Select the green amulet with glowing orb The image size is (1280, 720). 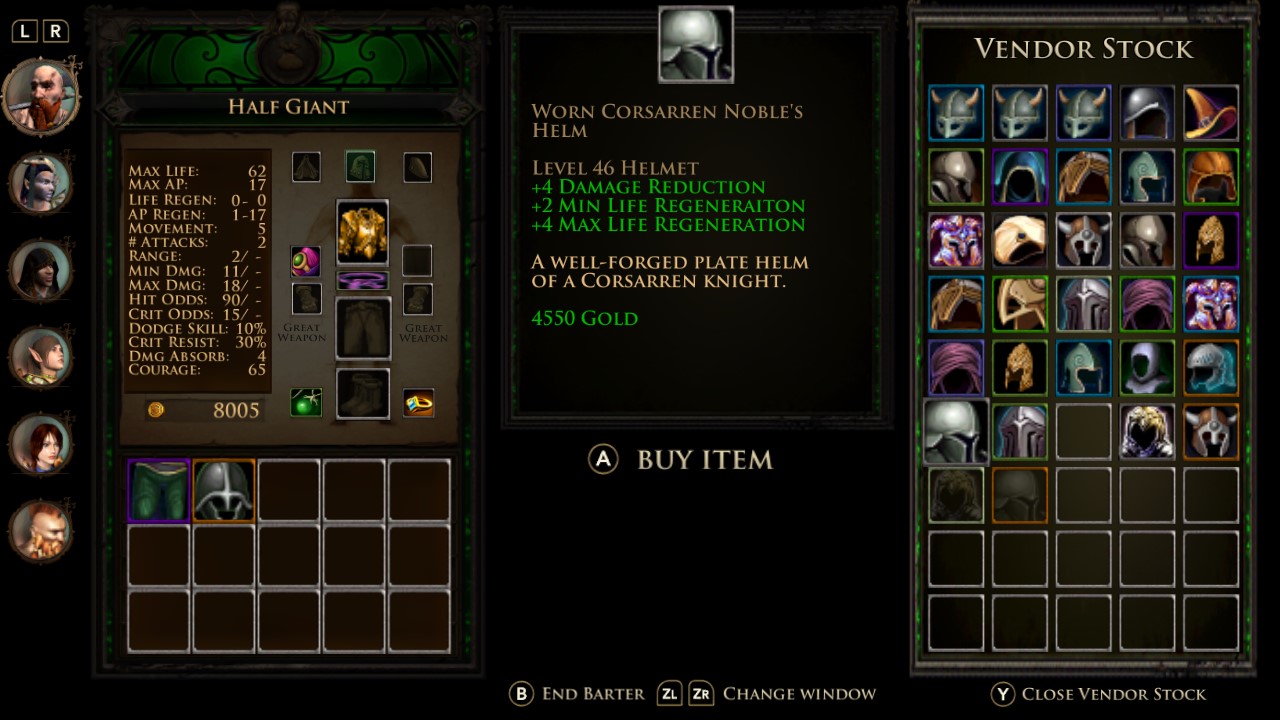point(306,261)
